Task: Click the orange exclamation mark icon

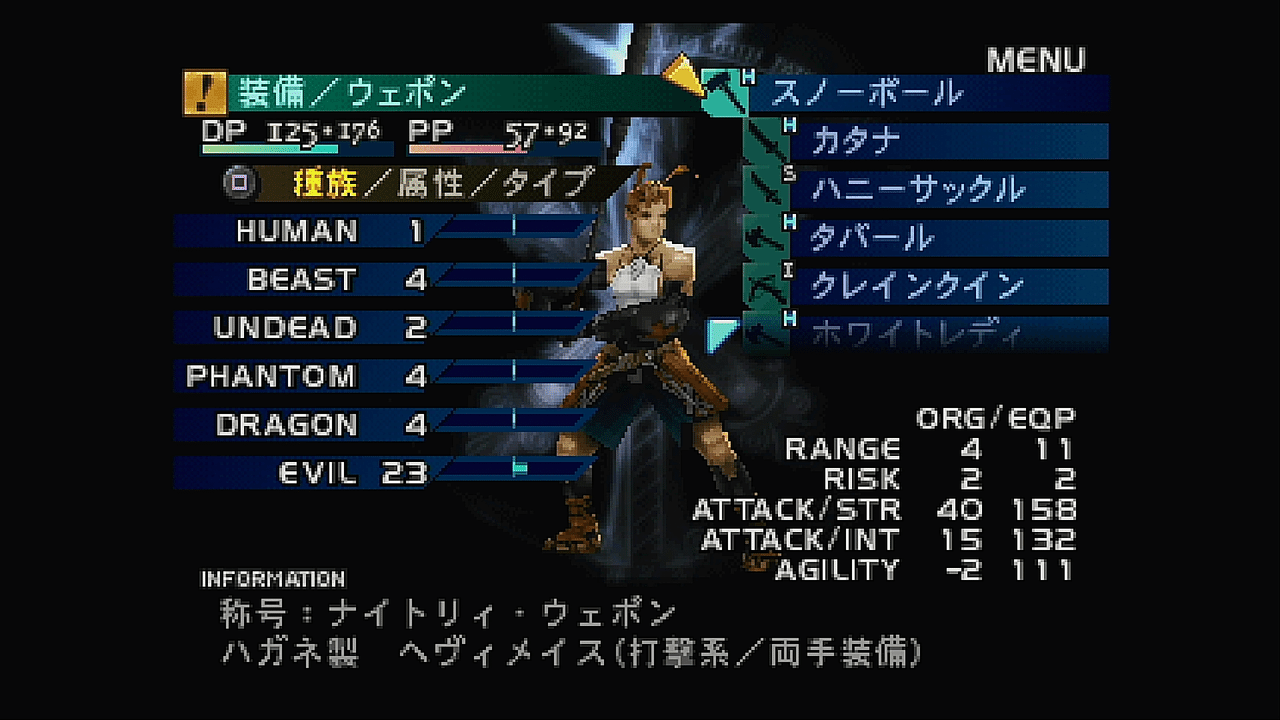Action: pyautogui.click(x=205, y=94)
